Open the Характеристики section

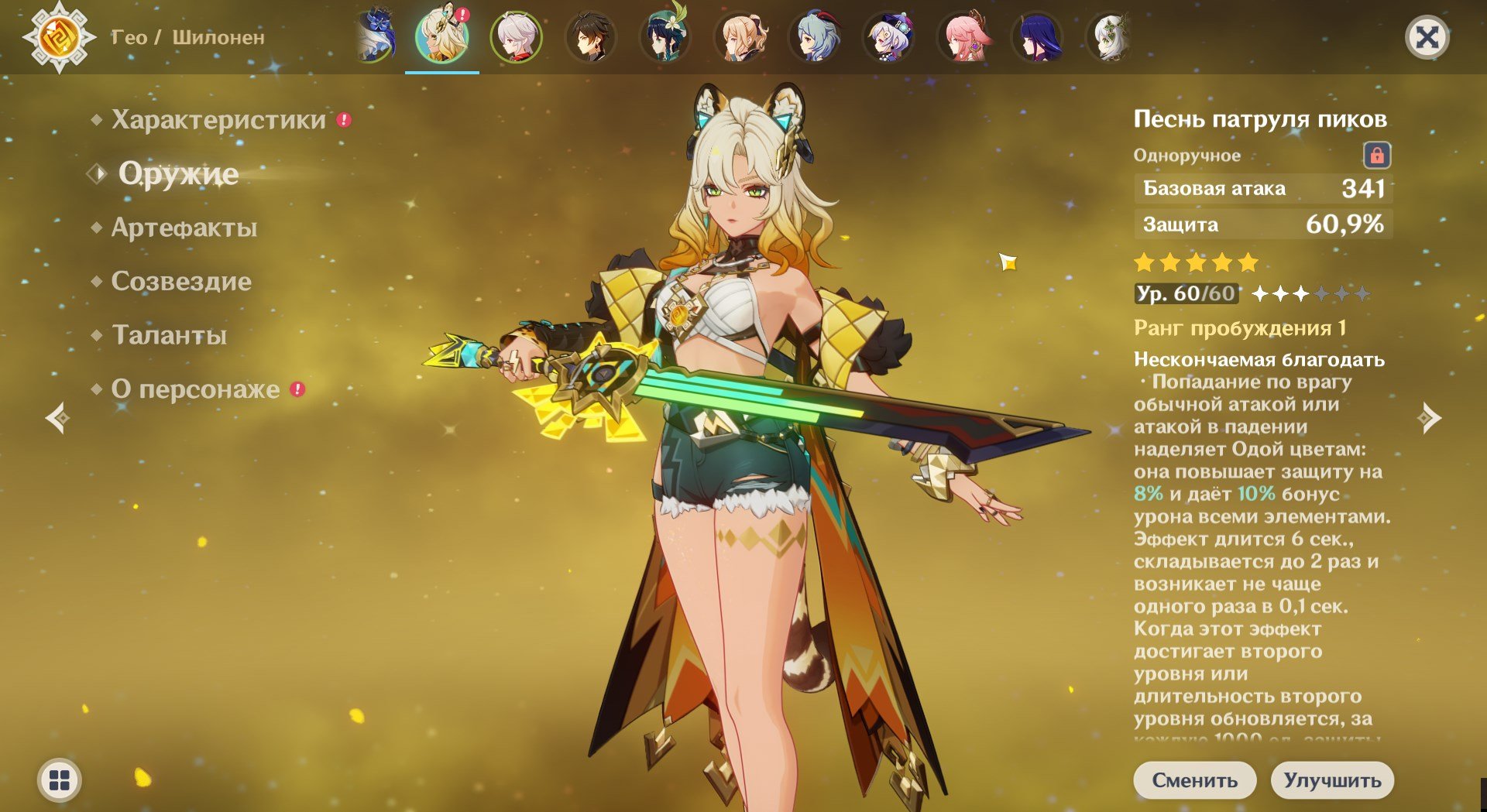218,120
